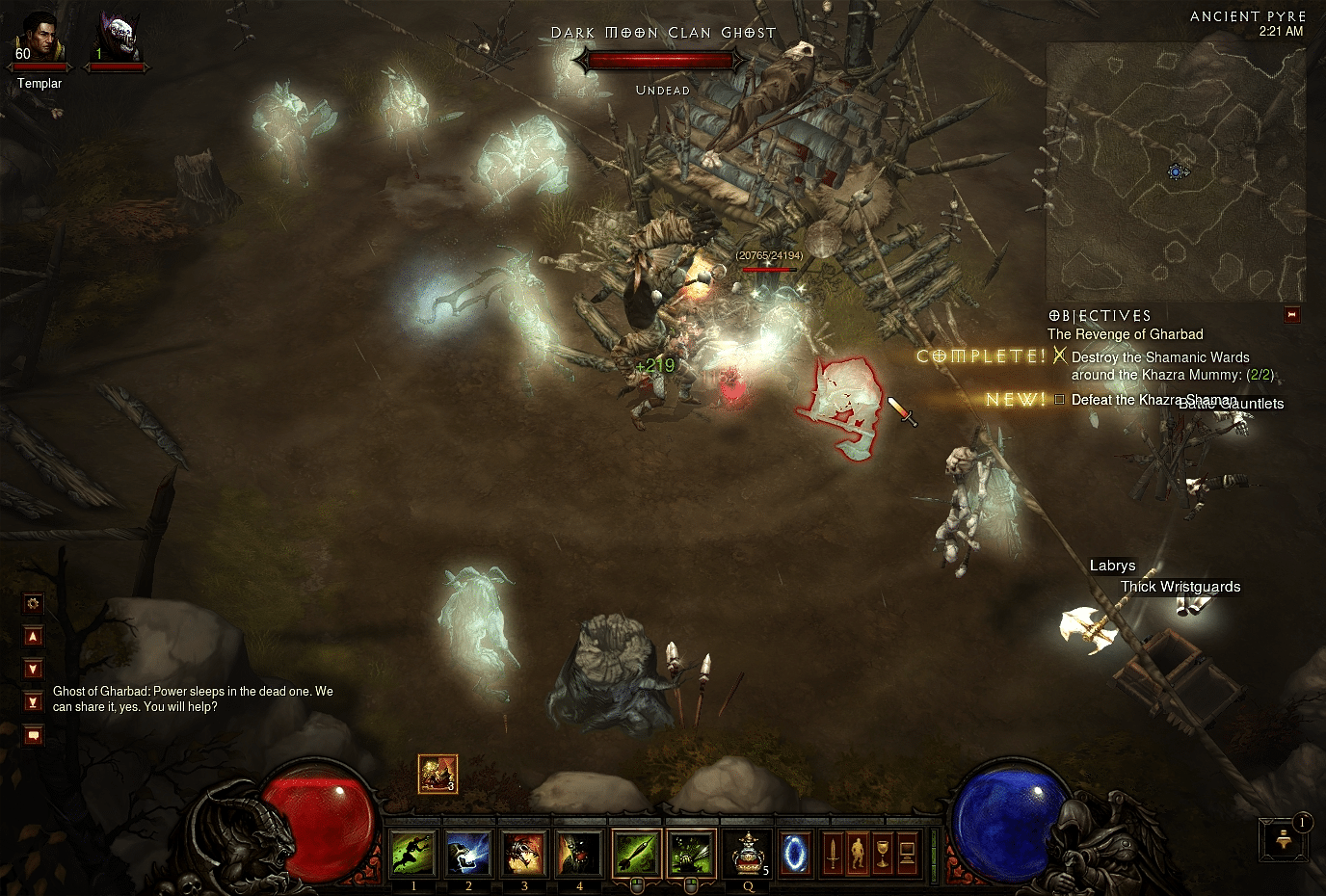This screenshot has height=896, width=1326.
Task: Open the game settings gear icon
Action: tap(33, 603)
